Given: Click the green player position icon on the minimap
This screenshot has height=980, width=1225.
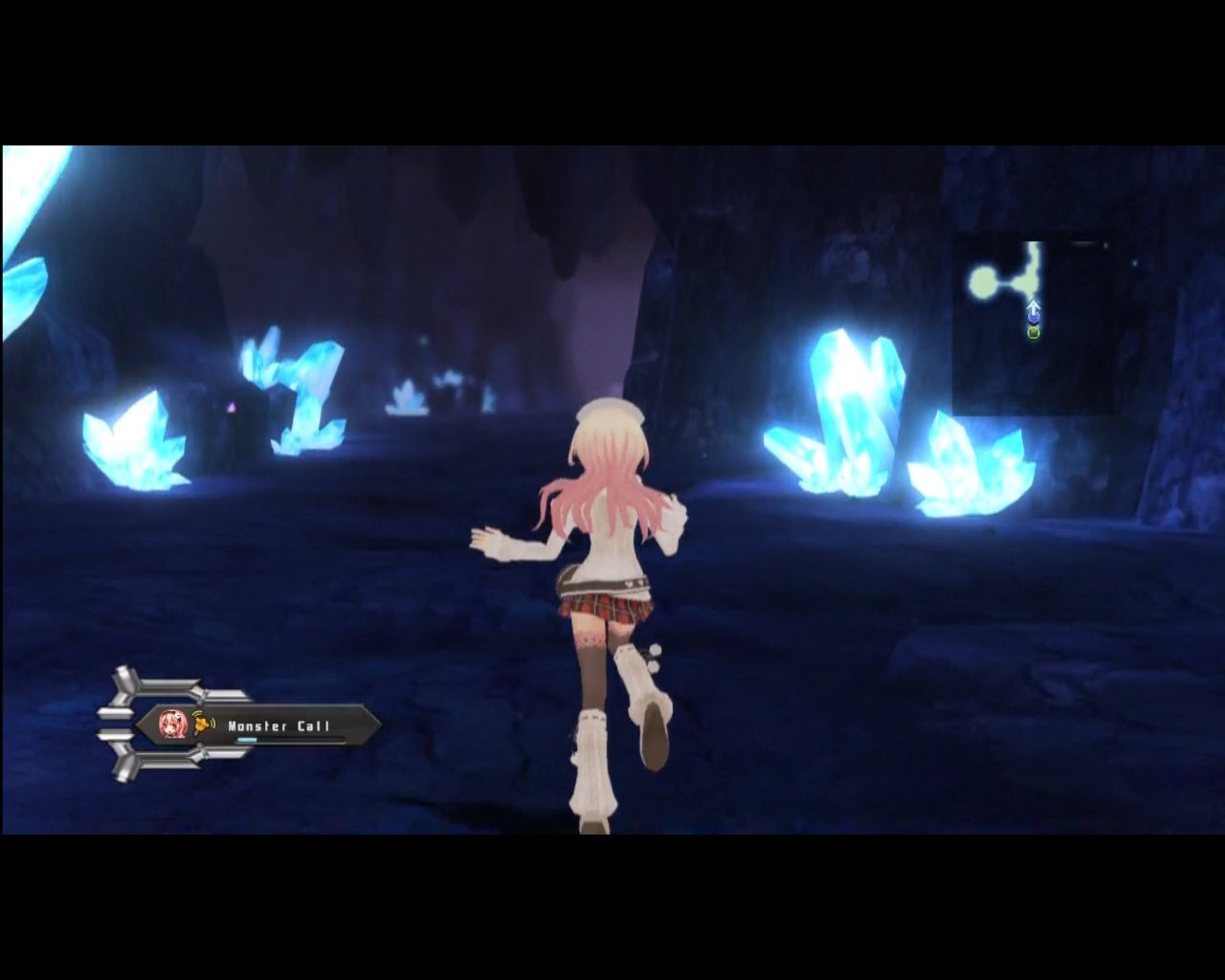Looking at the screenshot, I should (x=1034, y=332).
